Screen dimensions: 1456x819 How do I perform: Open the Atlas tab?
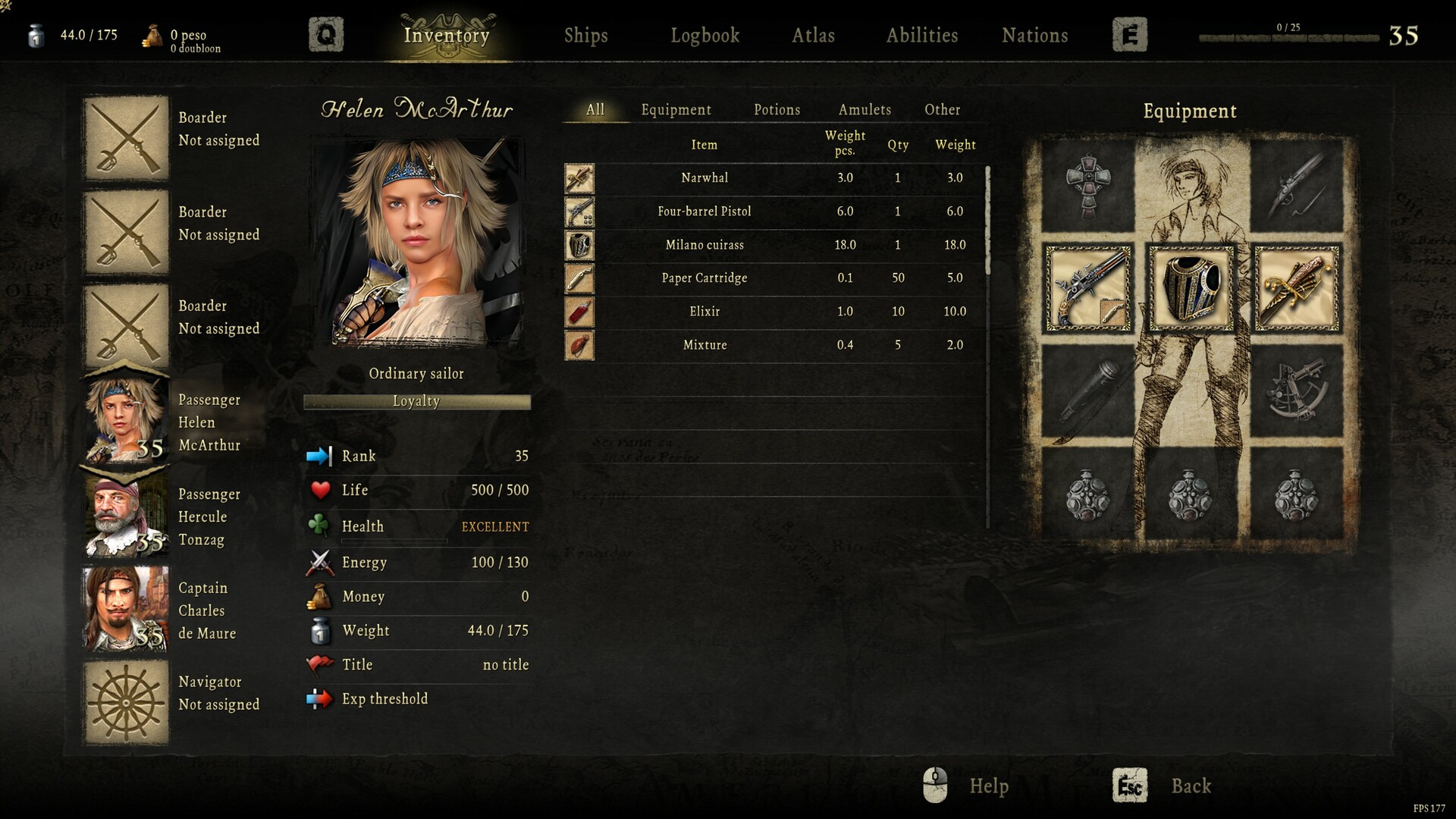point(814,36)
